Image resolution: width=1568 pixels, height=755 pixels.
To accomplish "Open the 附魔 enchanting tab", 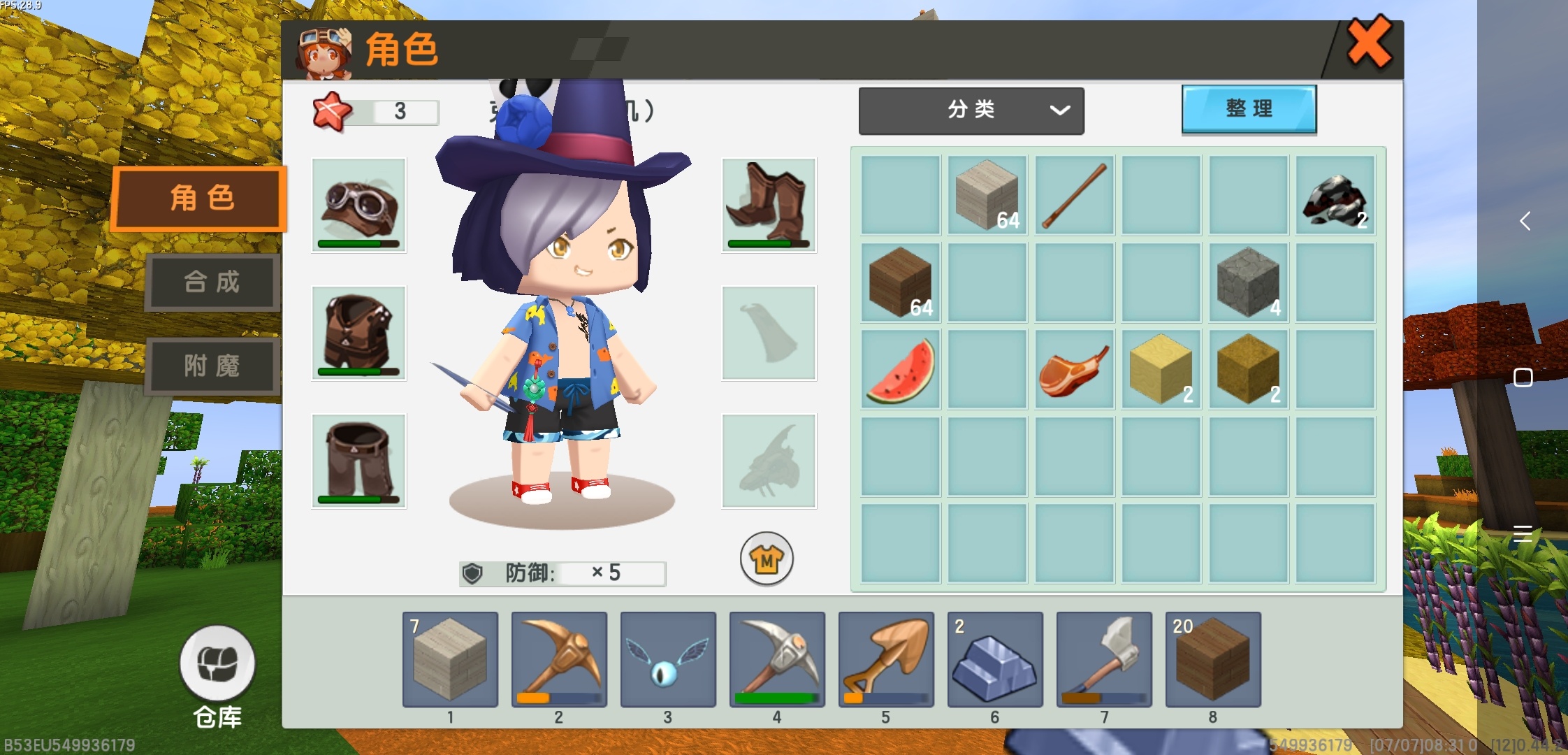I will (212, 366).
